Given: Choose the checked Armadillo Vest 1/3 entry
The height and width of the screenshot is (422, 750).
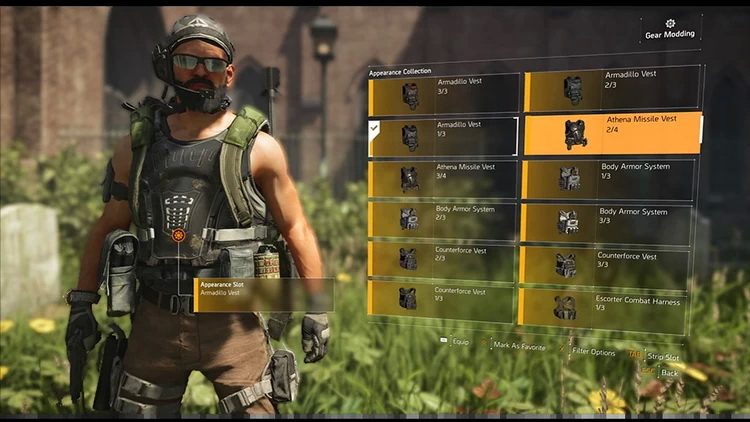Looking at the screenshot, I should point(442,136).
